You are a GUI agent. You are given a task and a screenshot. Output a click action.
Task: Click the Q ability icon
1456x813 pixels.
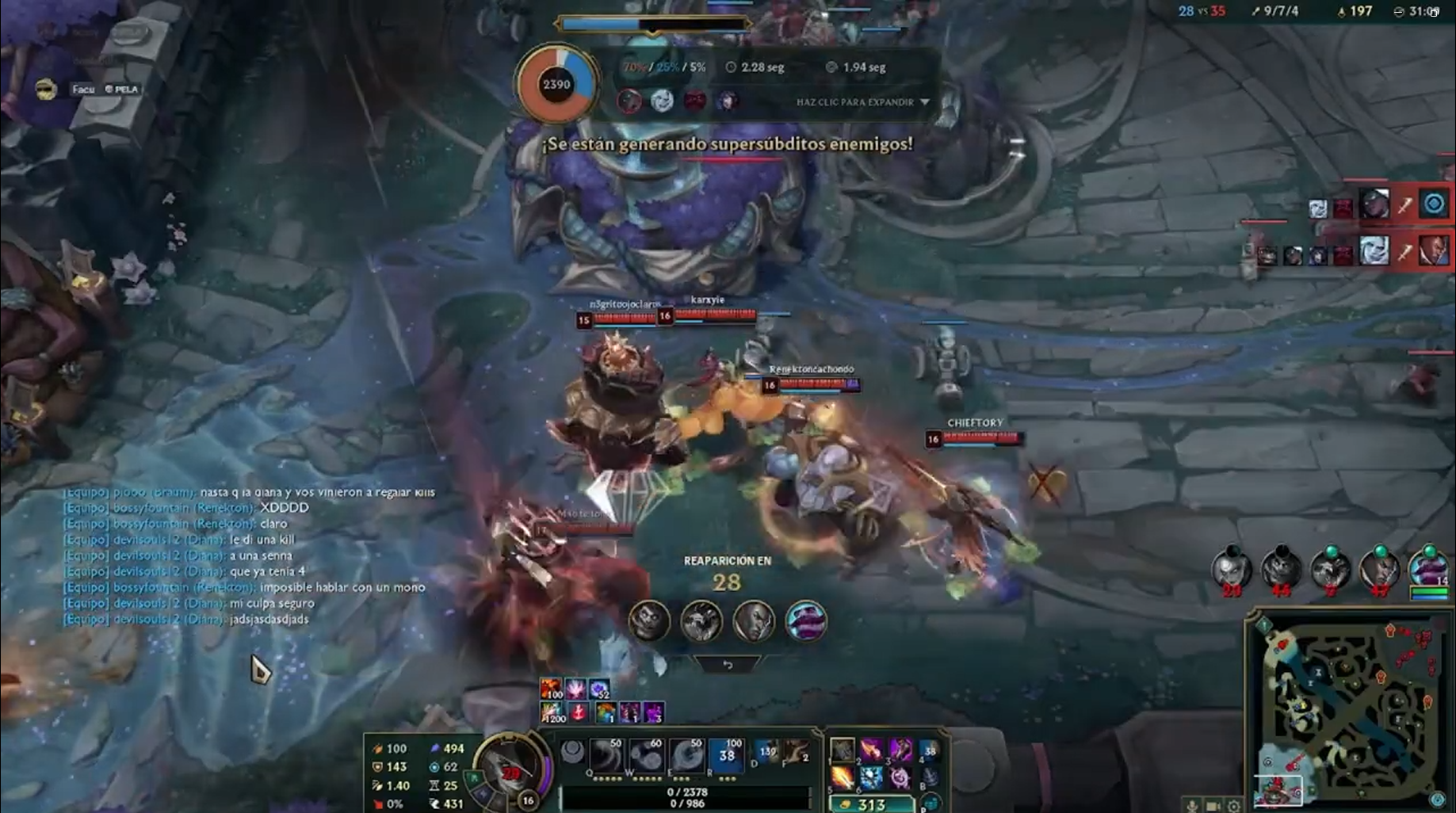607,754
